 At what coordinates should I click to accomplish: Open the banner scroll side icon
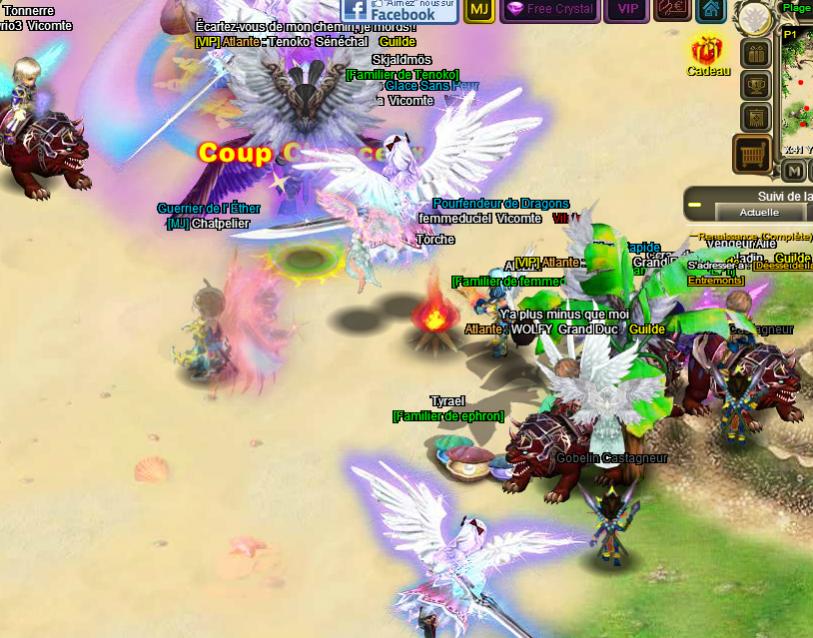(x=755, y=118)
